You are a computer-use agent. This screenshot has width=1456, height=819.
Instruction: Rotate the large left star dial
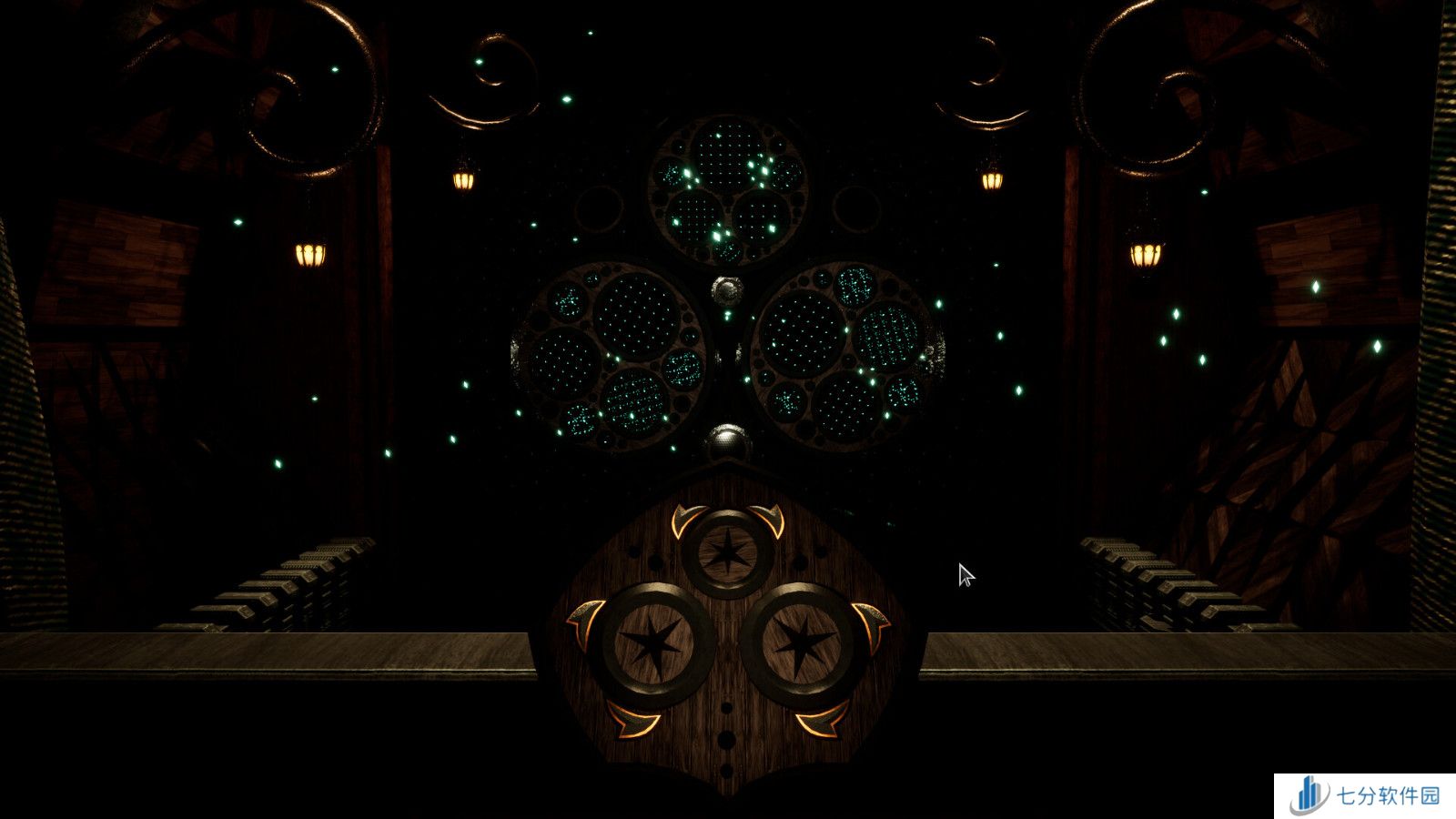(653, 643)
